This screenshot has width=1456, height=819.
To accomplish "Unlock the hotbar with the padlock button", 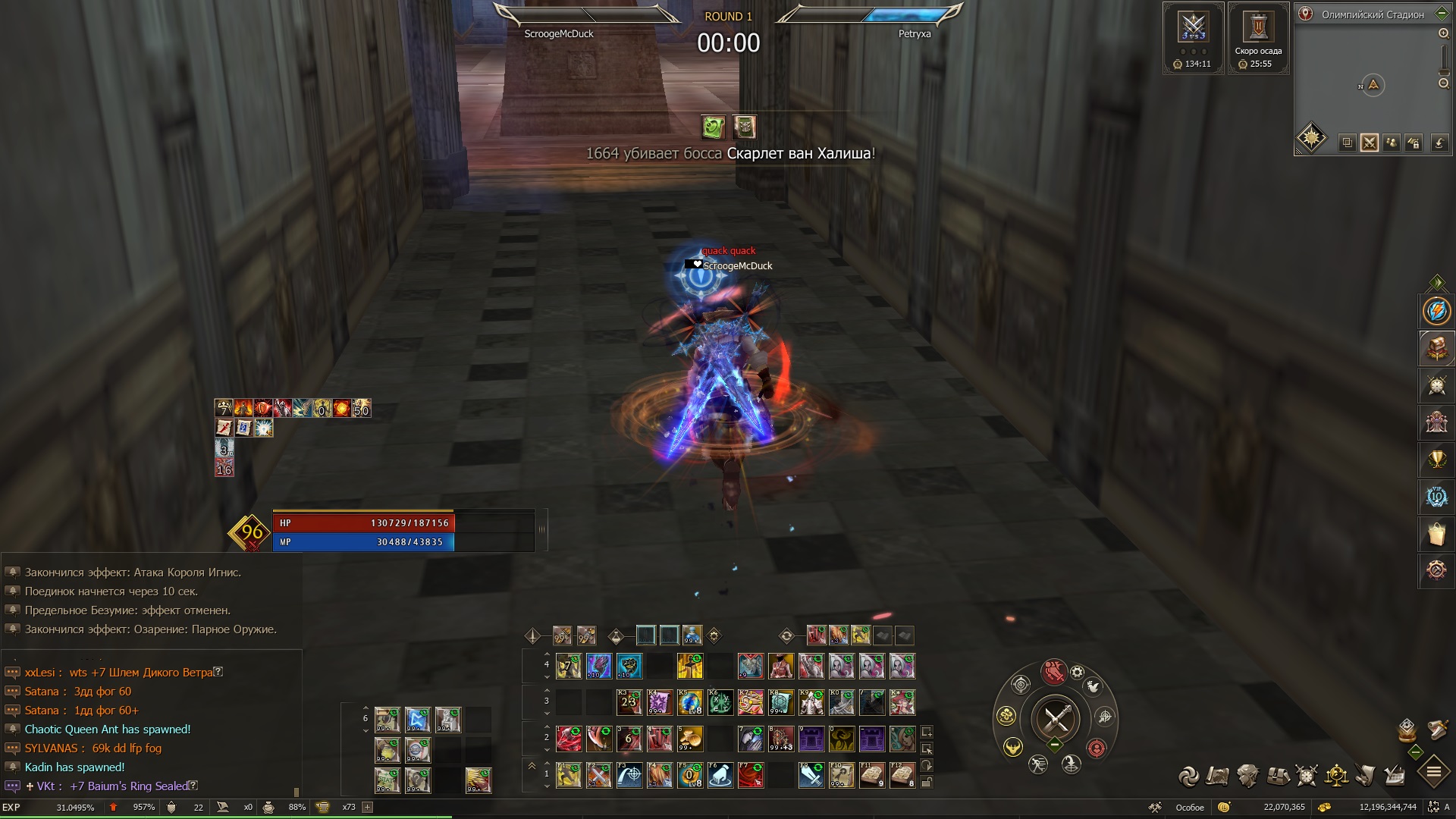I will (x=927, y=782).
